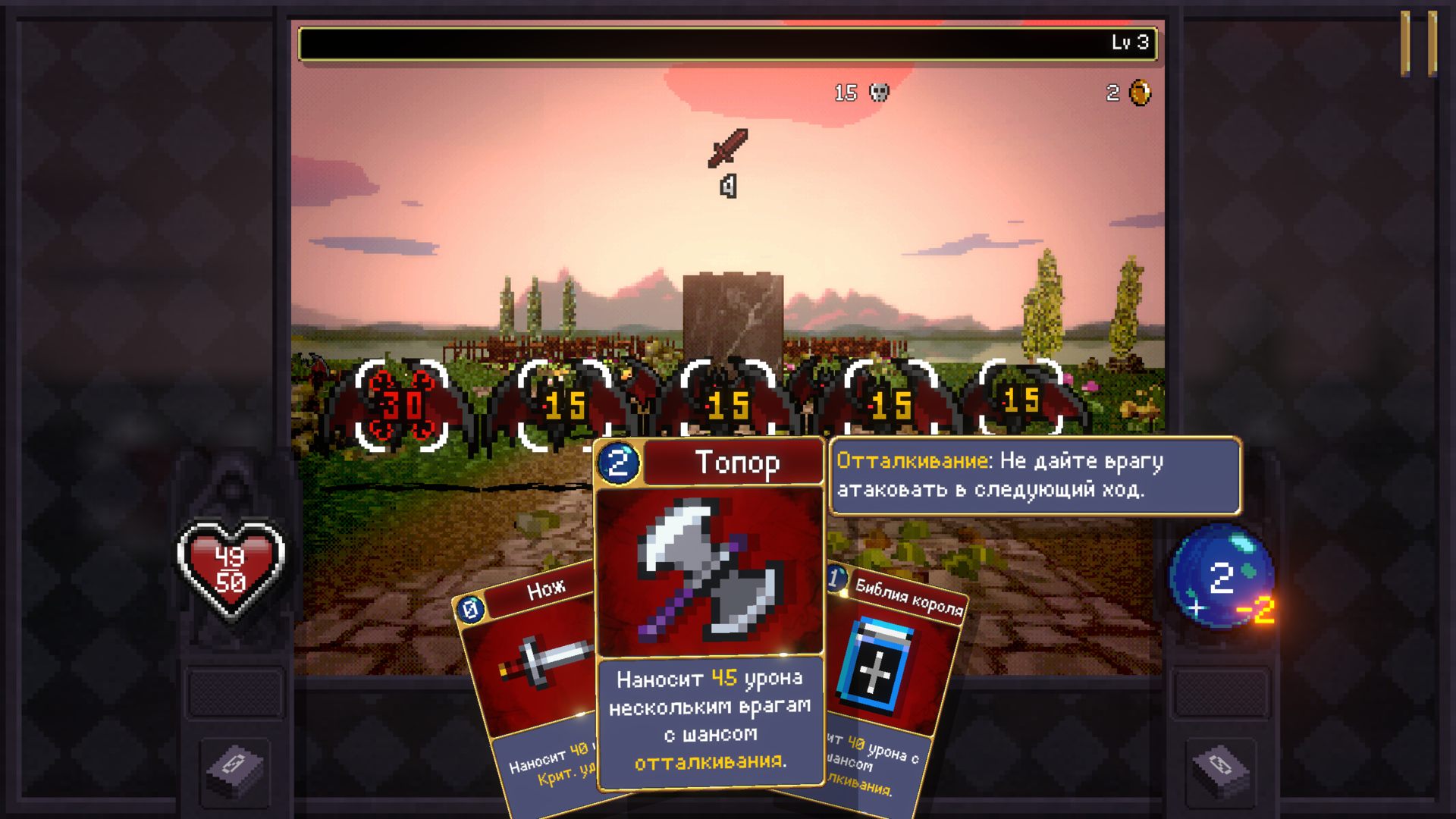Open the discard pile deck
The image size is (1456, 819).
[1219, 767]
